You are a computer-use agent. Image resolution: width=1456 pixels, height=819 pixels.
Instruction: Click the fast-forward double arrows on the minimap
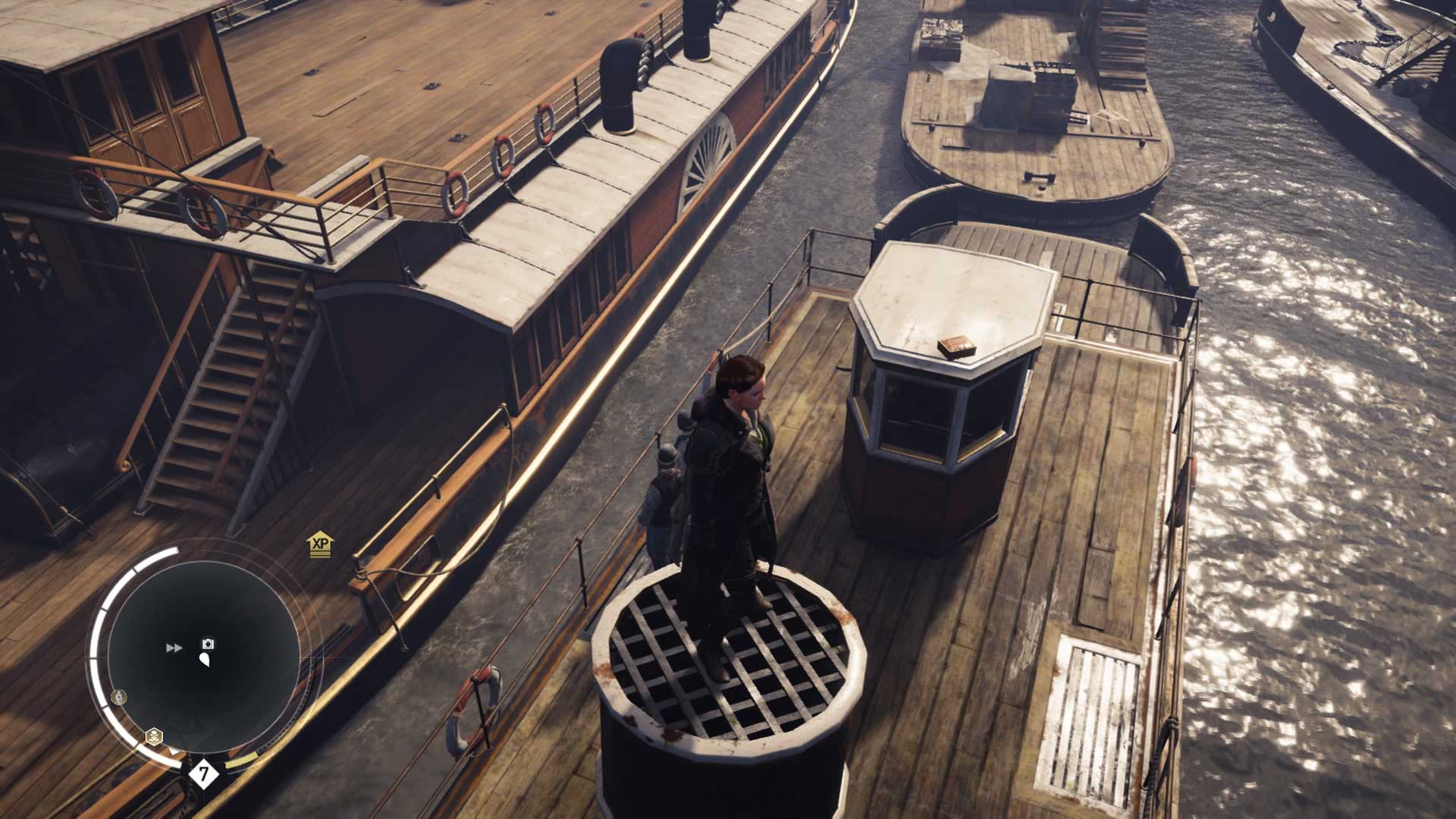point(173,647)
